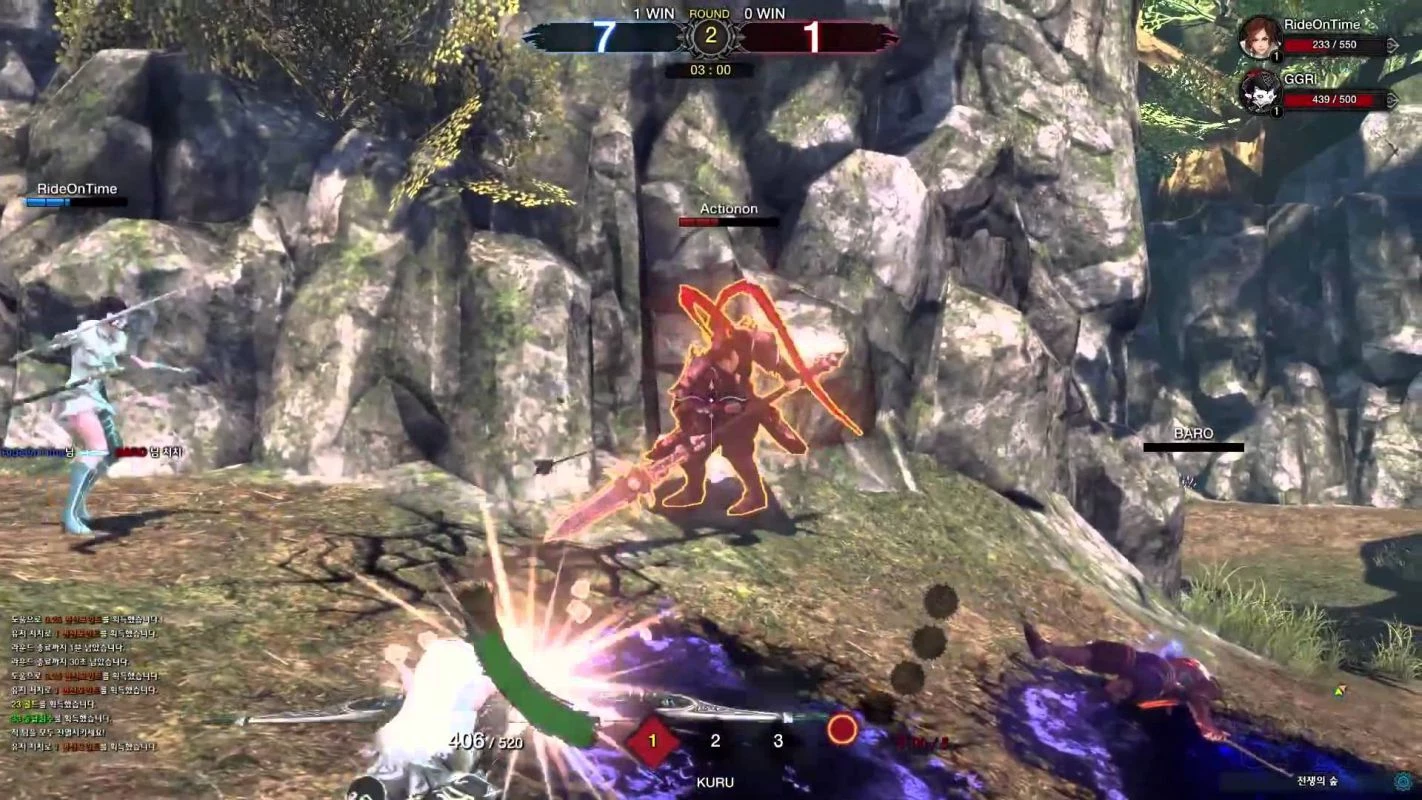The image size is (1422, 800).
Task: Click the round 2 medallion emblem
Action: (711, 37)
